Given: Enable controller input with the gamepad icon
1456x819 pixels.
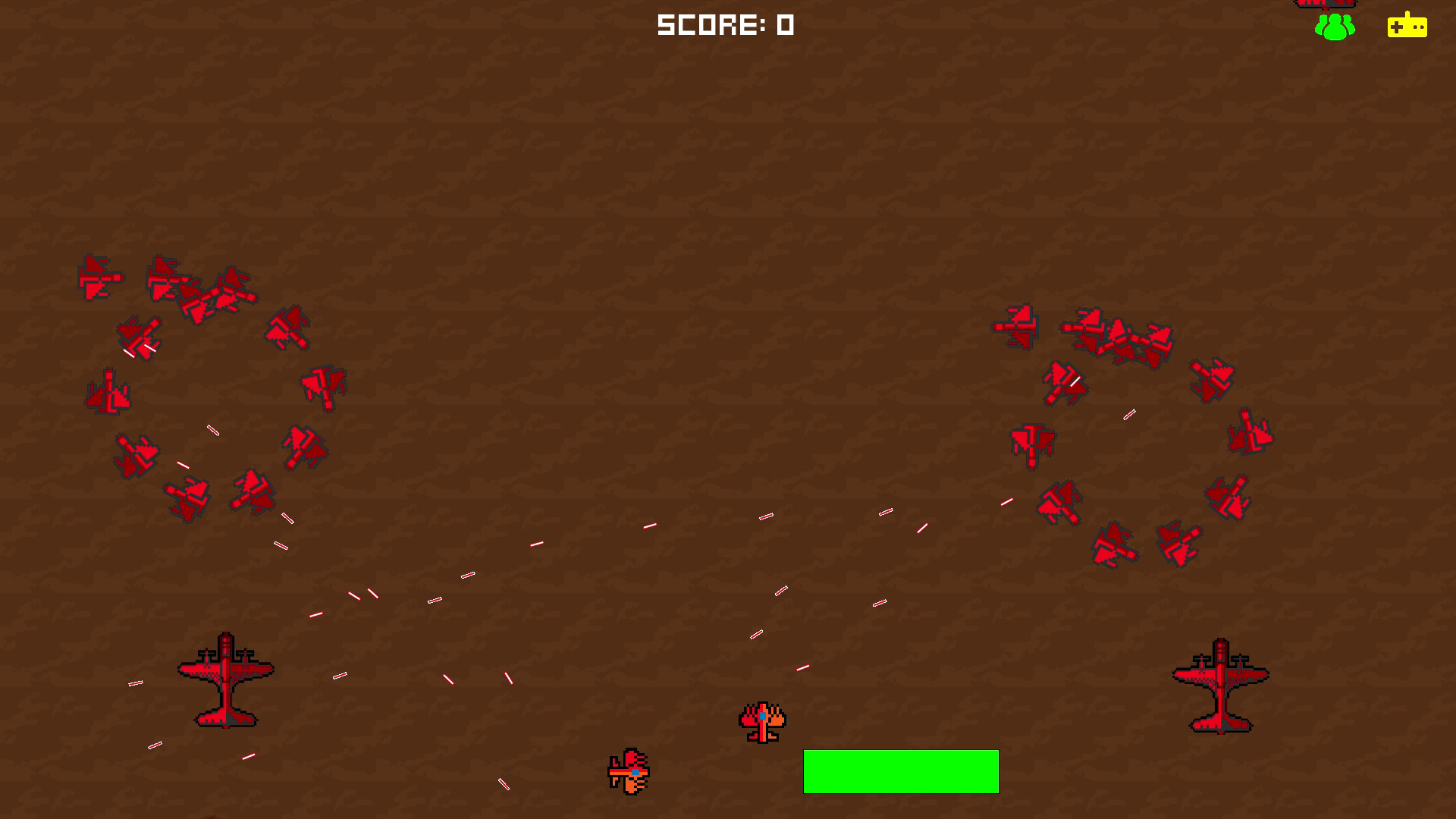Looking at the screenshot, I should [1407, 27].
